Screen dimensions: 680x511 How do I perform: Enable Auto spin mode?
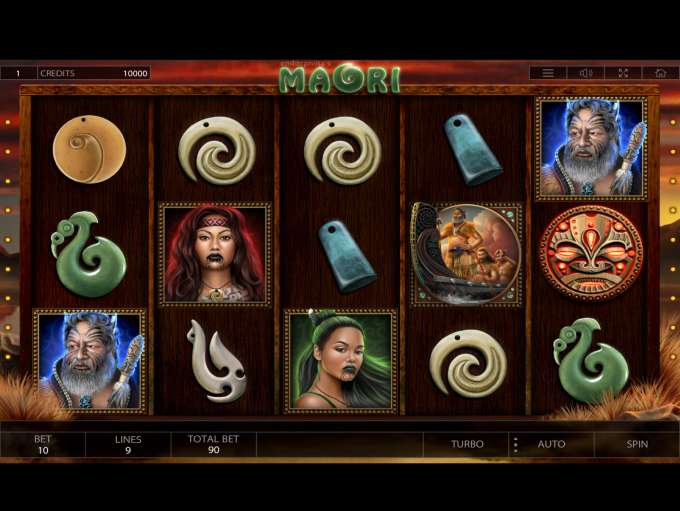(551, 444)
